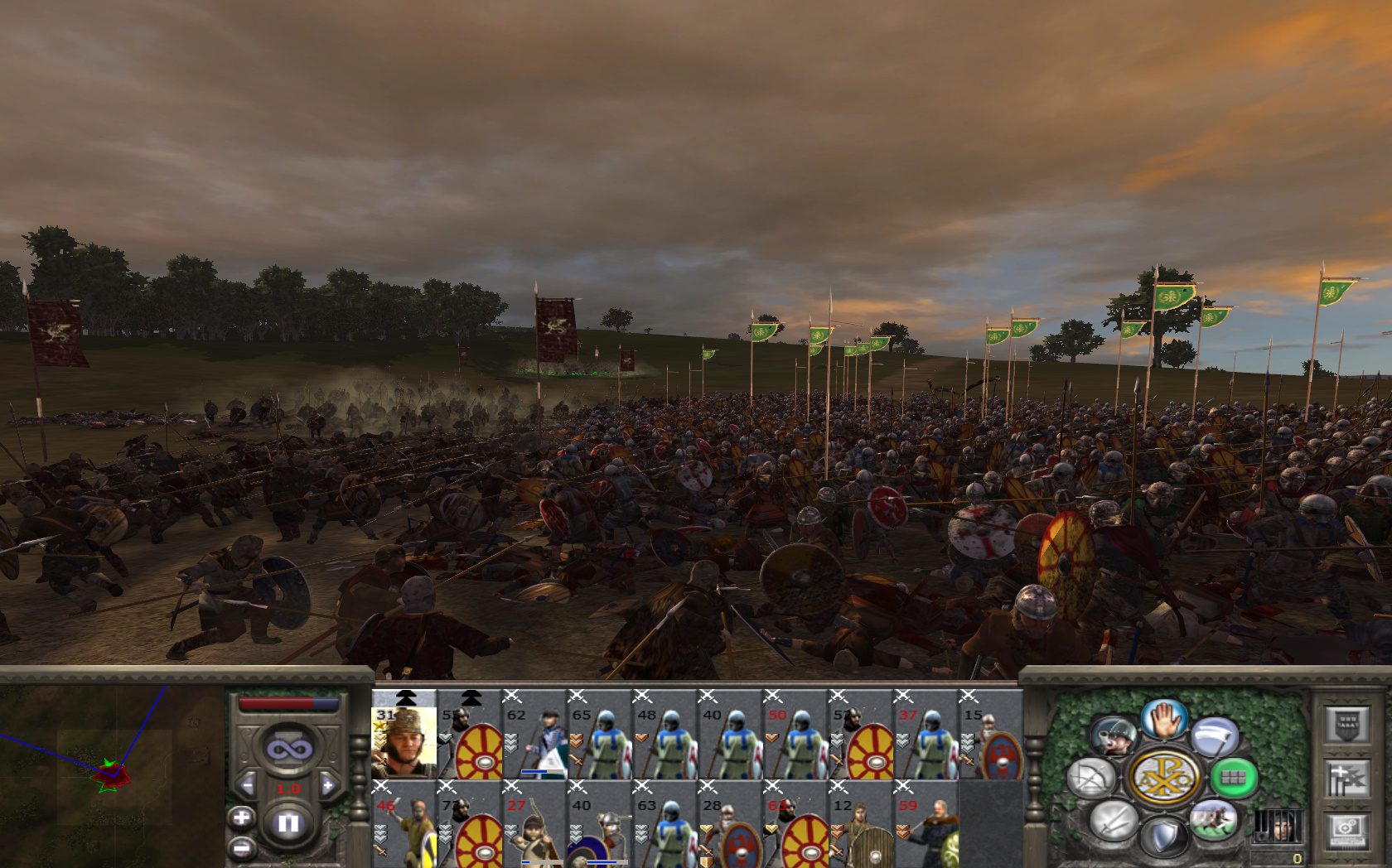Viewport: 1392px width, 868px height.
Task: Toggle fire-at-will with the bow icon
Action: [x=1092, y=779]
